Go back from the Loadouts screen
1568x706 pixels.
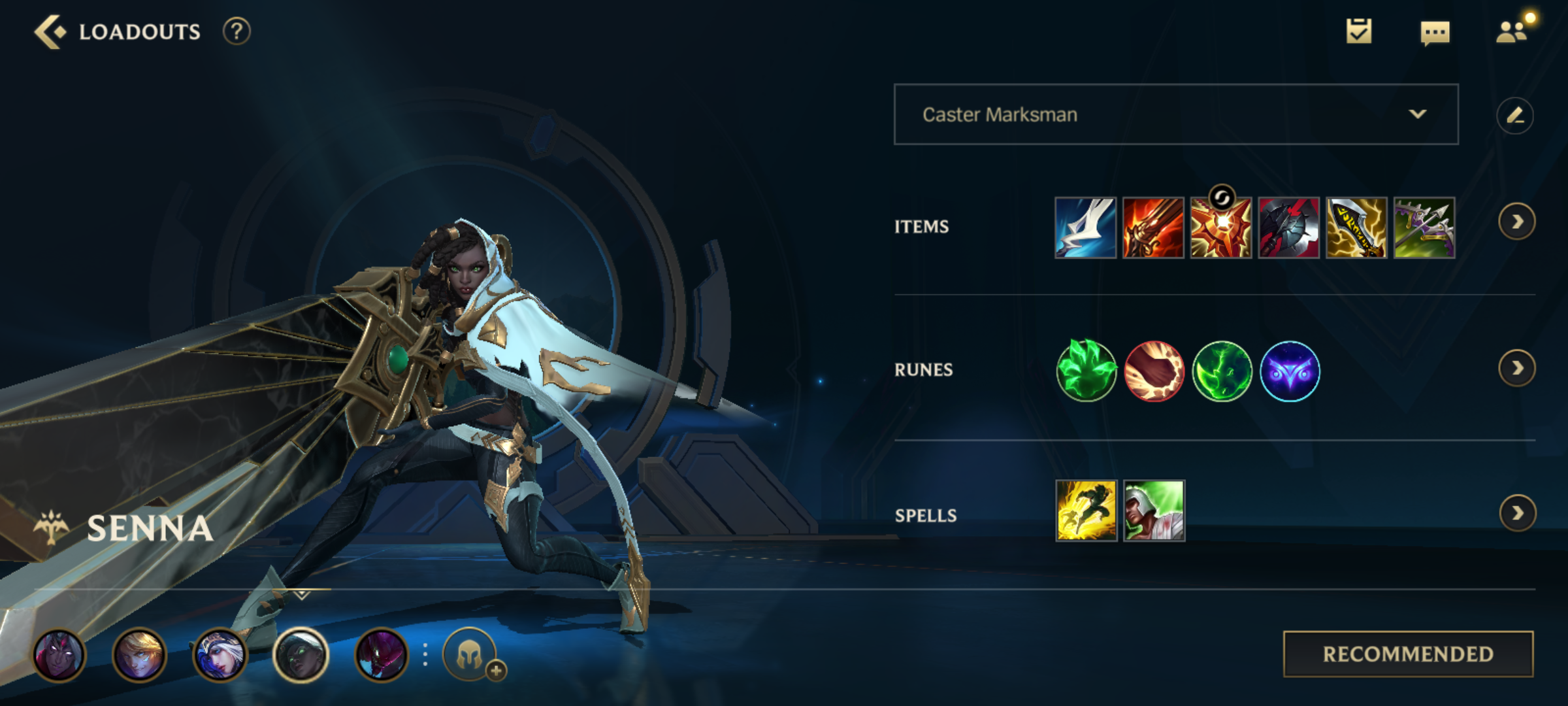pos(51,31)
